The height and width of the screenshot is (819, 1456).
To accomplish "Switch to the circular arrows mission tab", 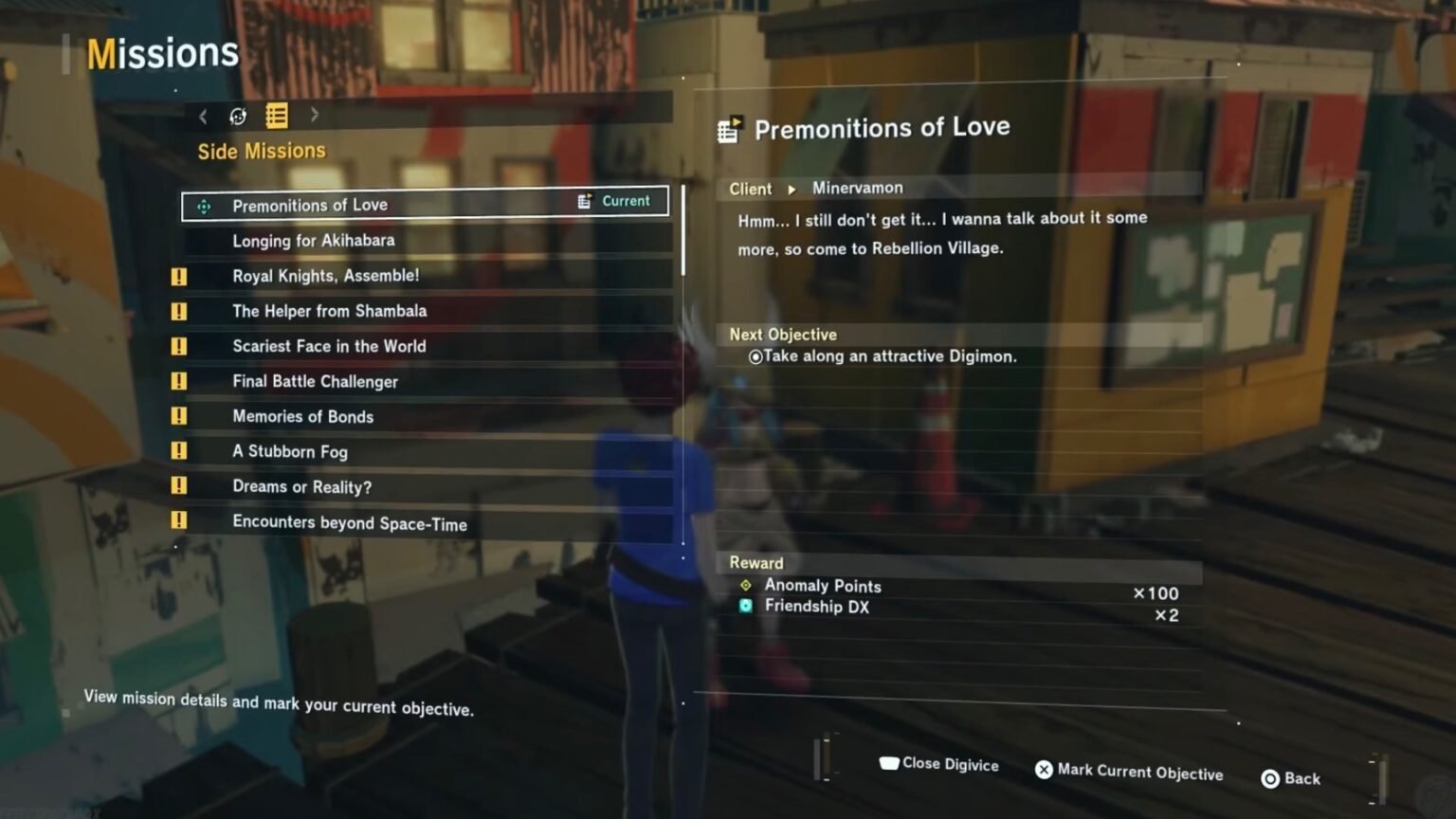I will point(238,116).
